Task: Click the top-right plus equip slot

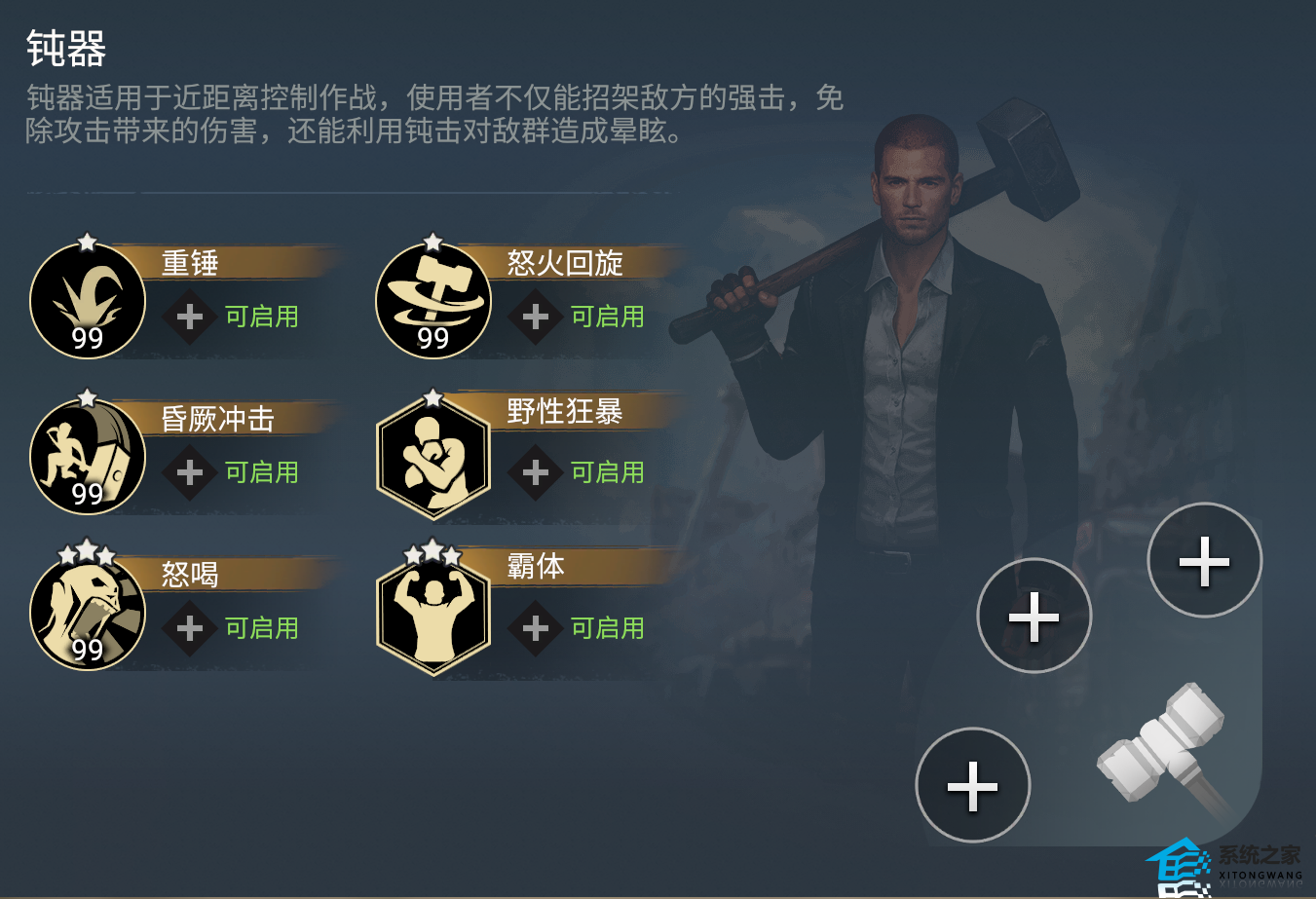Action: point(1204,560)
